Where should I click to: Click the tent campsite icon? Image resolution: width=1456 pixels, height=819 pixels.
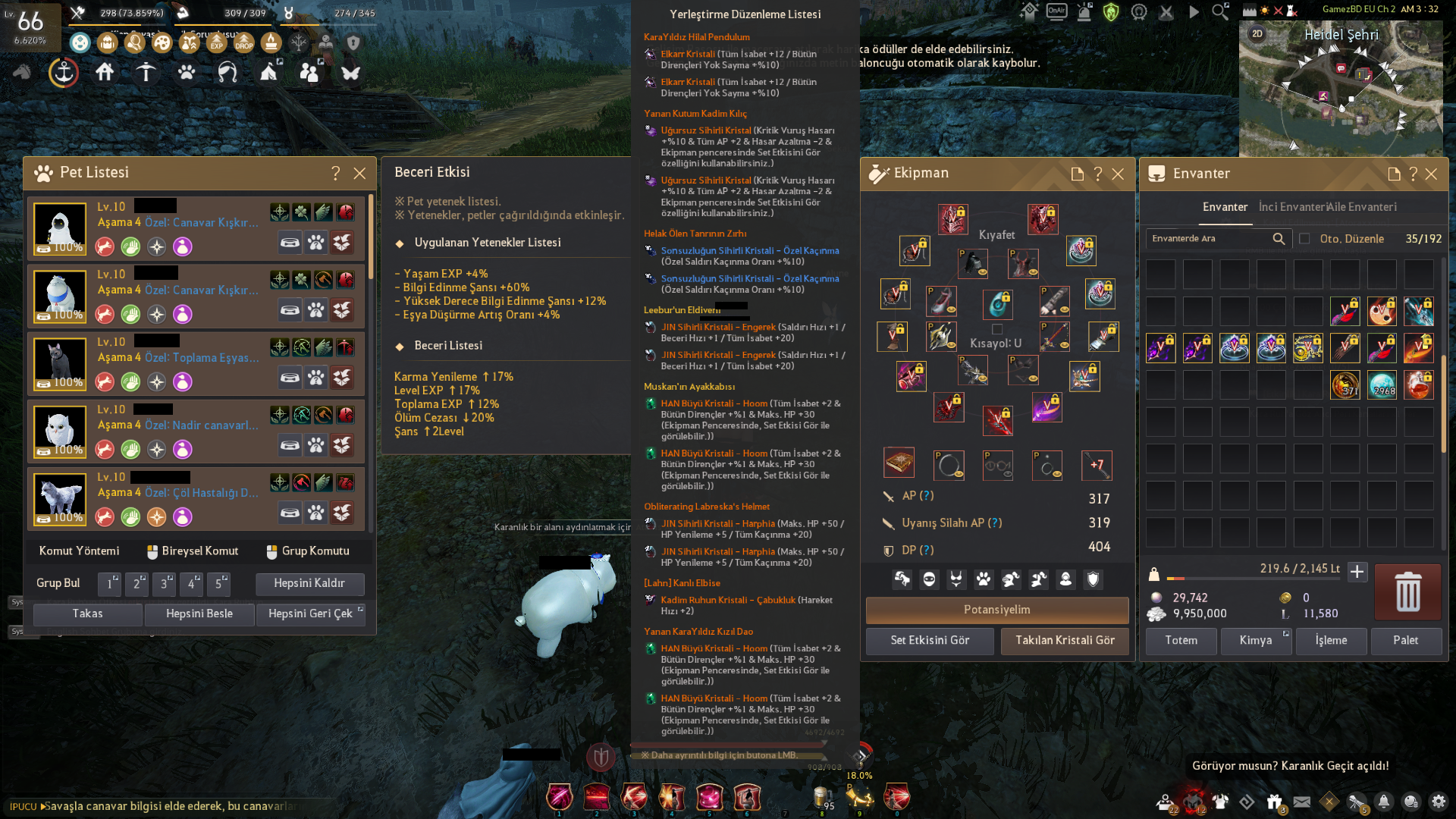tap(268, 74)
